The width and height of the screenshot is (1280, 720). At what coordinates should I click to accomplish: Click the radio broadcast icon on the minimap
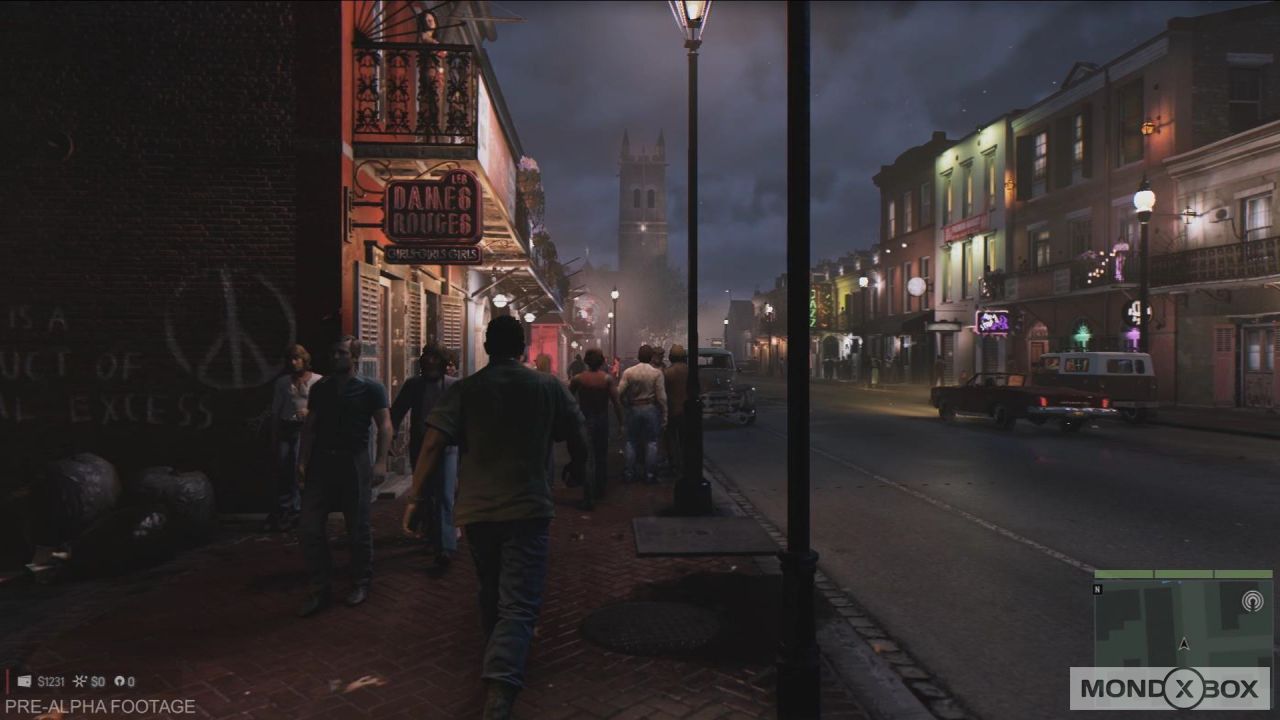coord(1253,601)
